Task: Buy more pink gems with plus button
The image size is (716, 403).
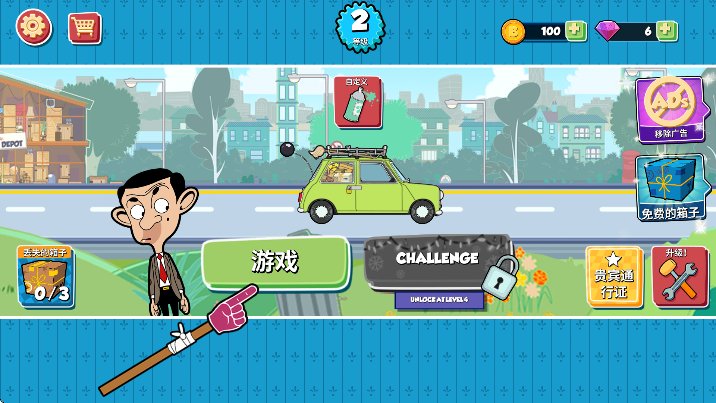Action: point(667,31)
